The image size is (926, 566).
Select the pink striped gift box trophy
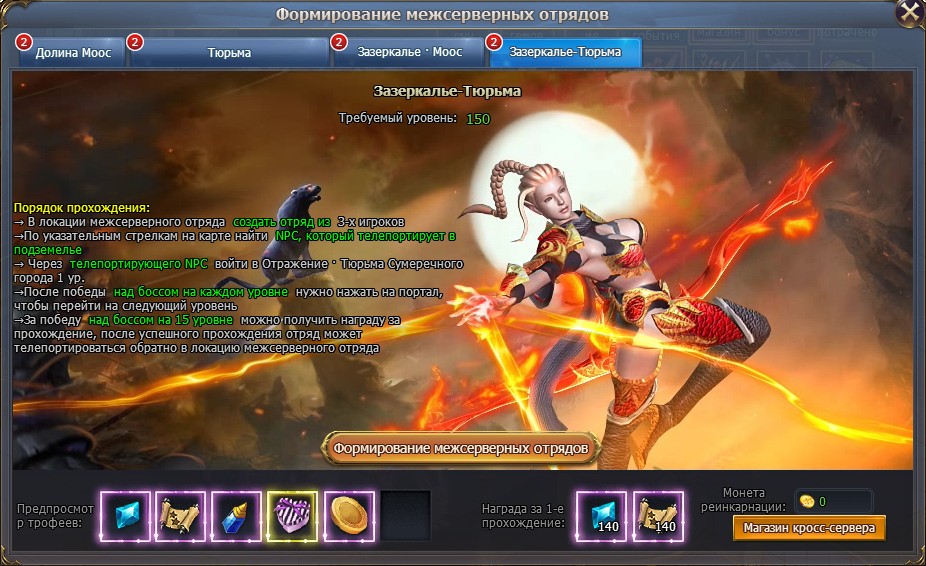292,516
